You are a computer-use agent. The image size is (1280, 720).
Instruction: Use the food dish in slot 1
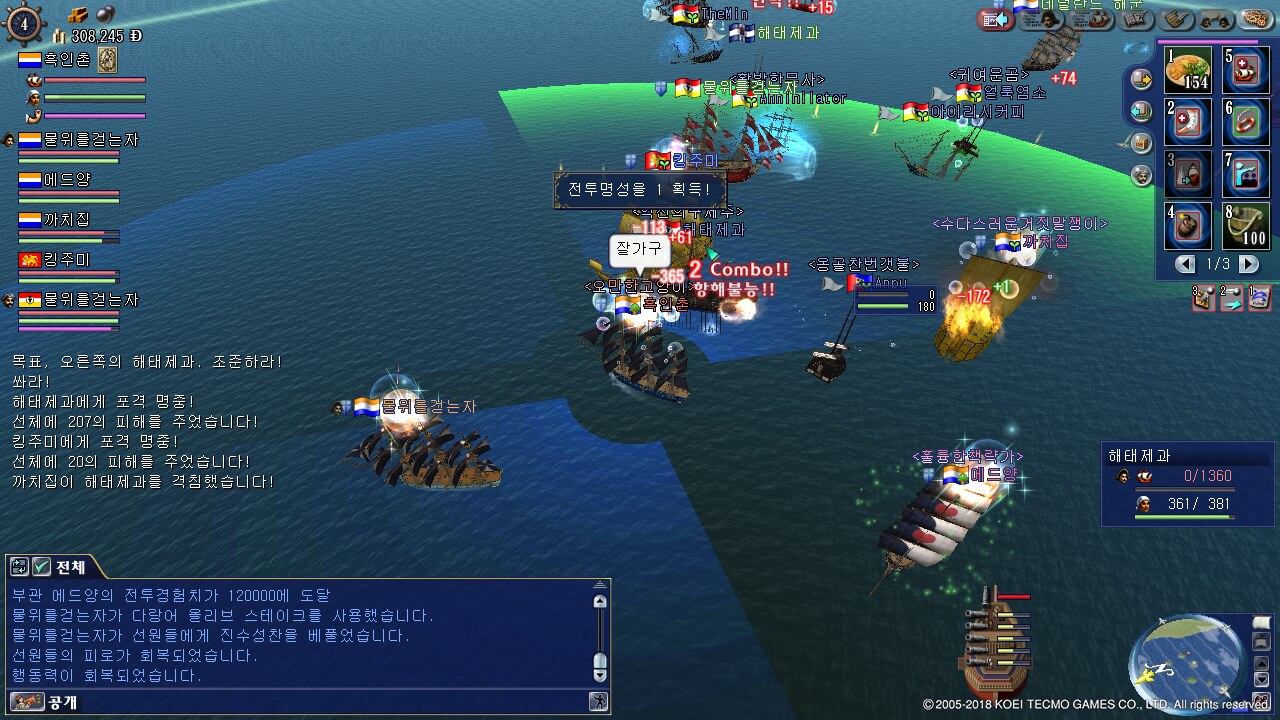point(1188,70)
